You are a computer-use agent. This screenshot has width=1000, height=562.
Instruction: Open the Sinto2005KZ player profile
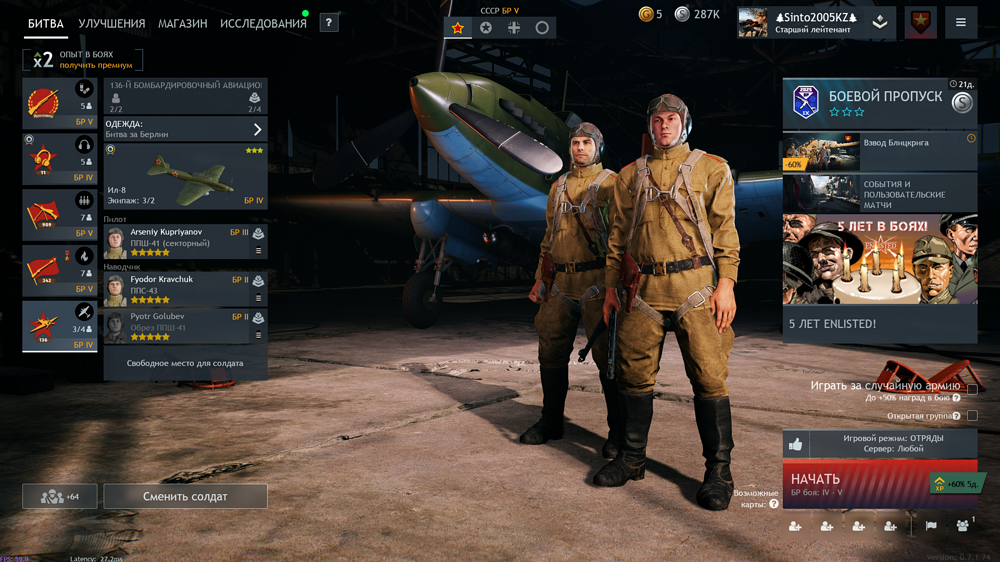point(800,23)
